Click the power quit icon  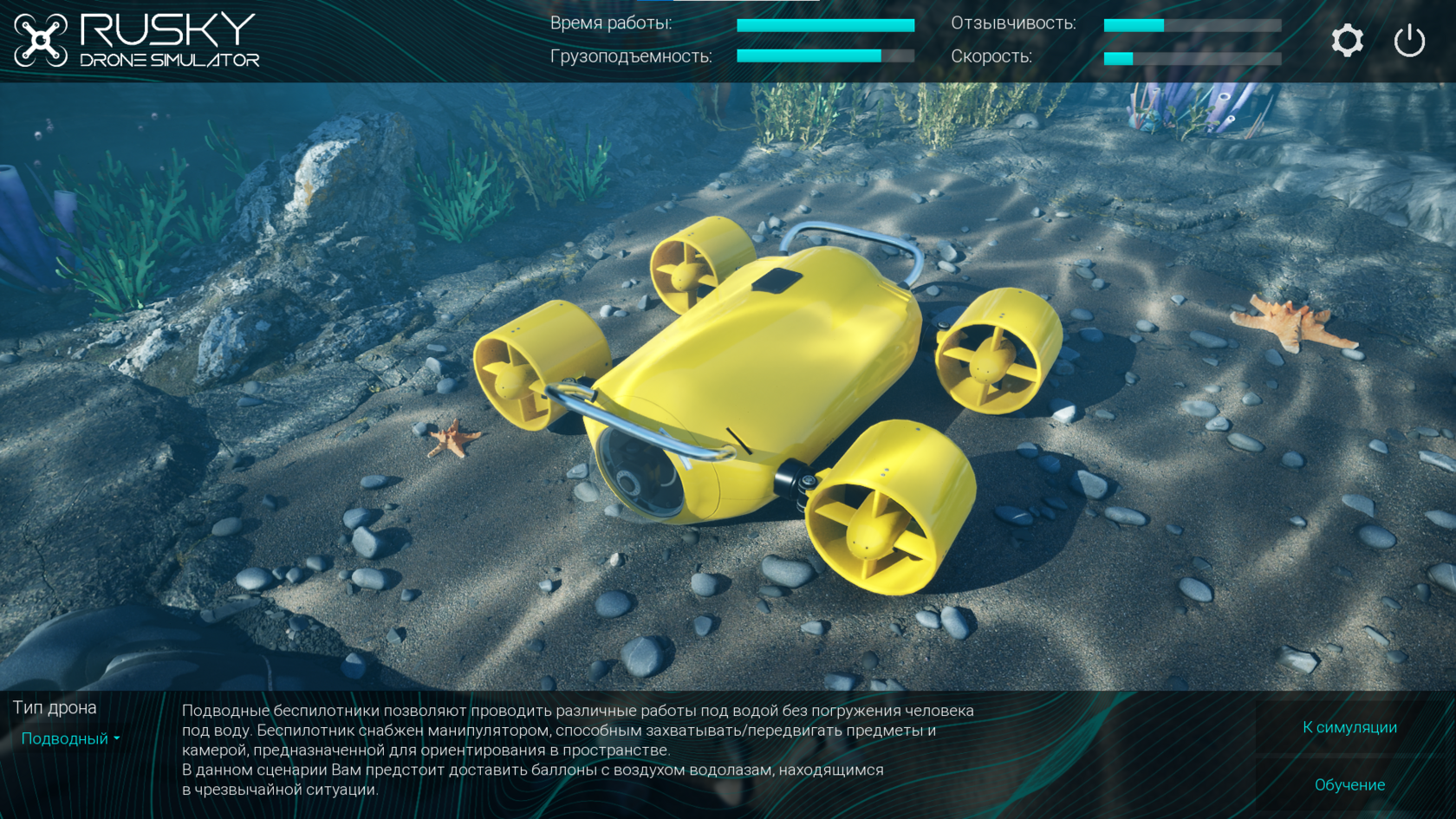tap(1409, 41)
